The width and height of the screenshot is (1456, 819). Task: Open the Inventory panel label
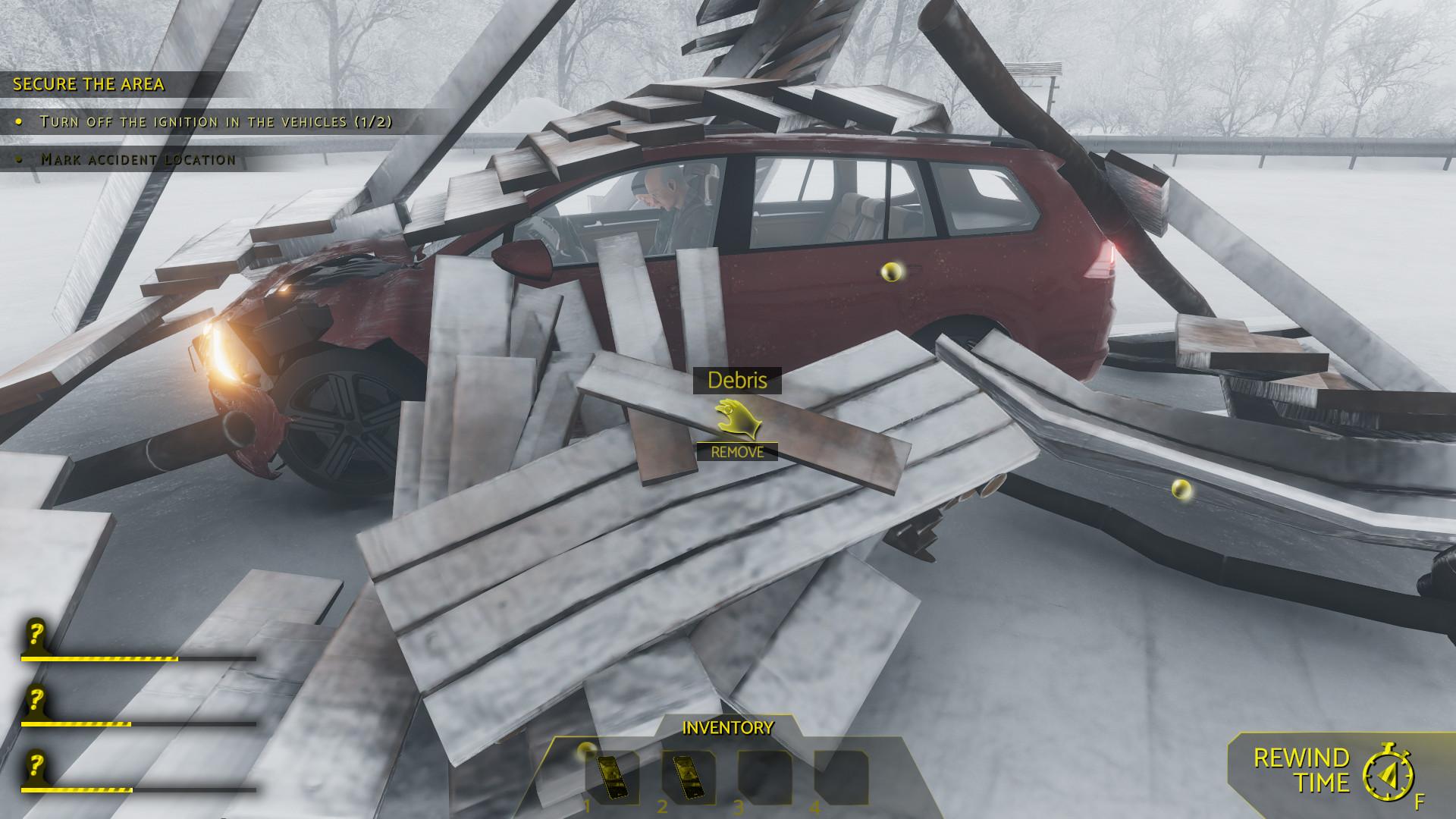pos(728,728)
